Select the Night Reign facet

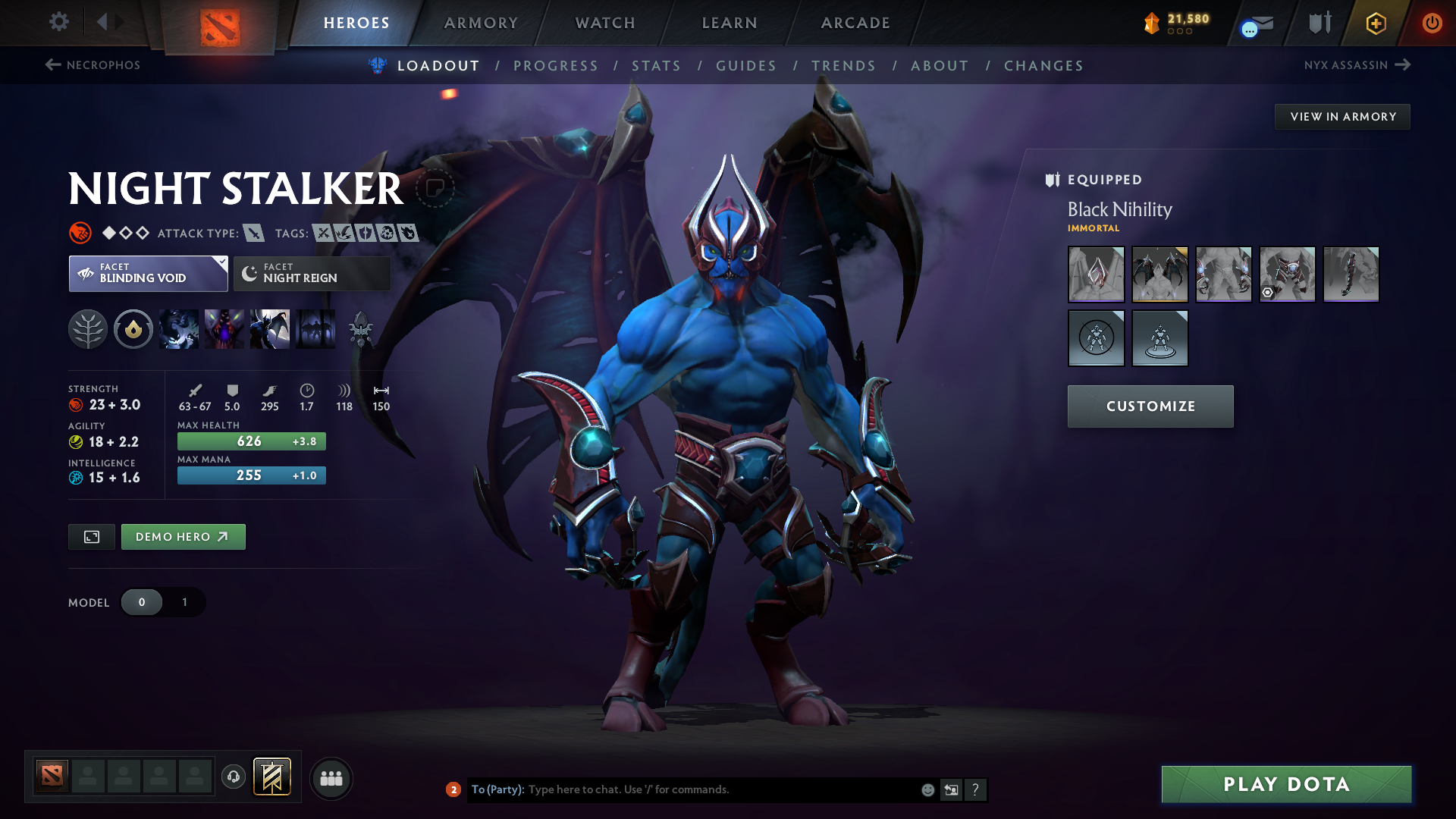pyautogui.click(x=311, y=273)
